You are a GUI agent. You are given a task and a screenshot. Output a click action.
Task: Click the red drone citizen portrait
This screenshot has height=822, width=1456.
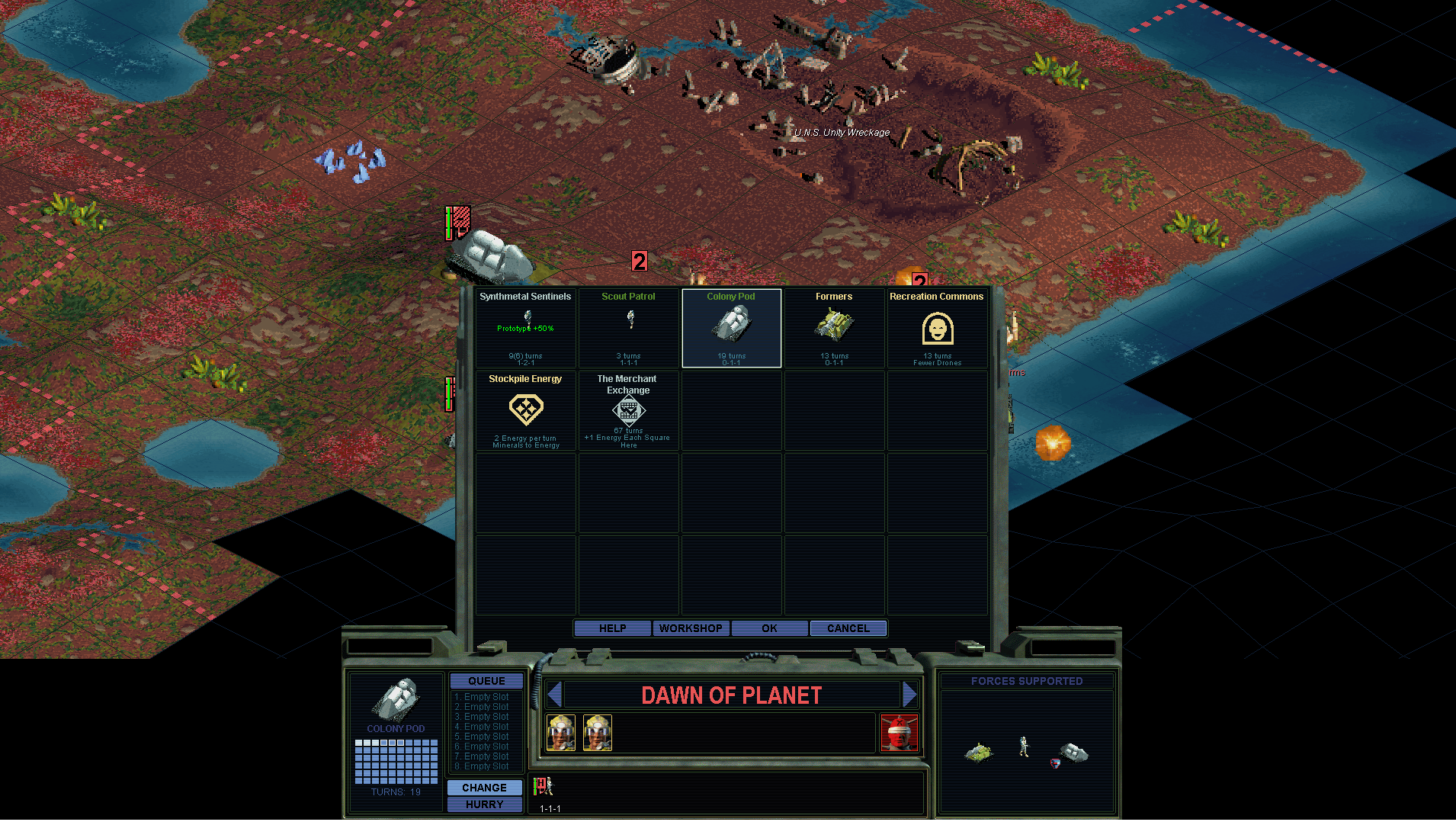click(x=899, y=733)
